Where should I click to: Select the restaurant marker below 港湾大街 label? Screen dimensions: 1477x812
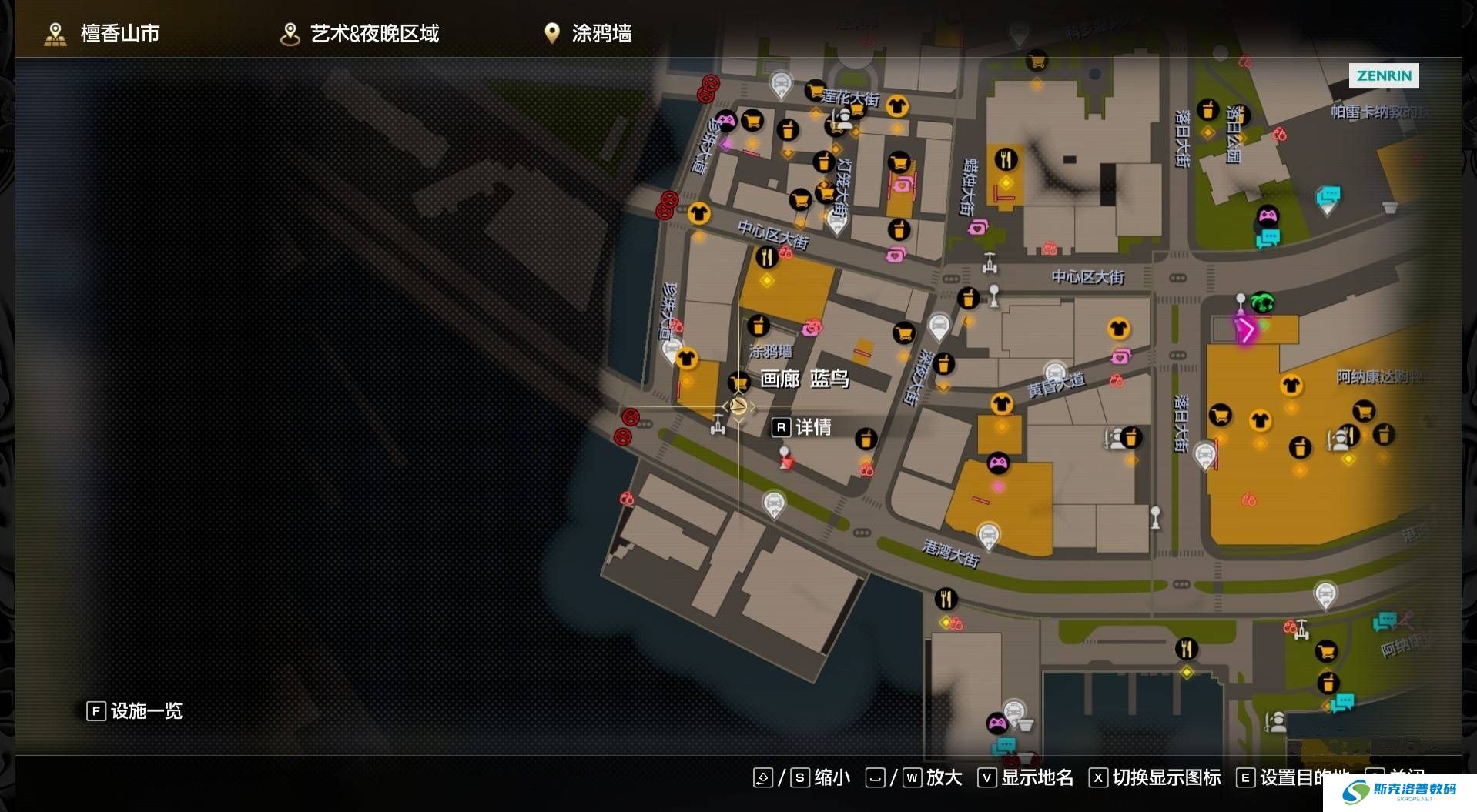(946, 598)
